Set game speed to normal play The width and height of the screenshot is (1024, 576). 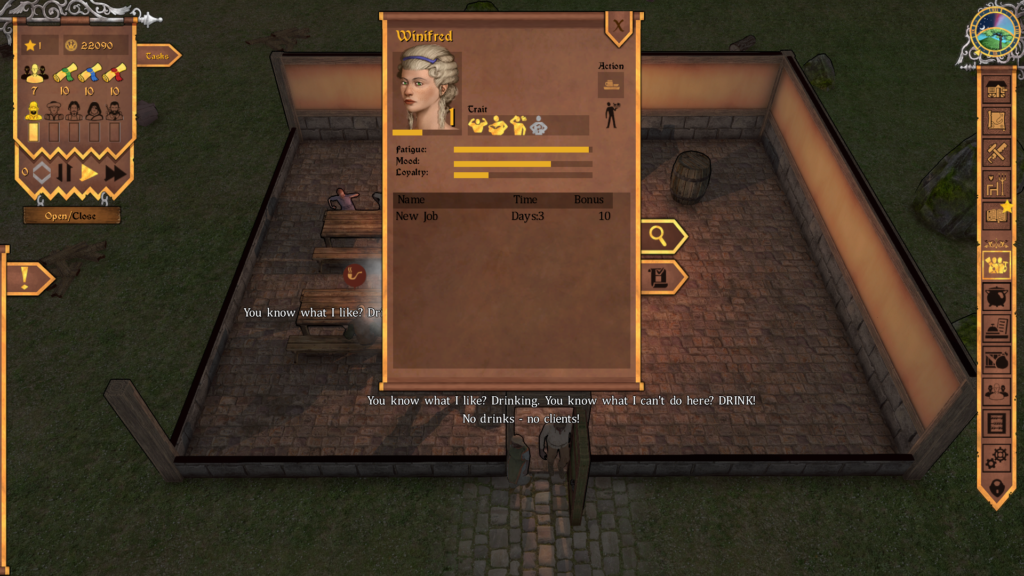tap(89, 173)
